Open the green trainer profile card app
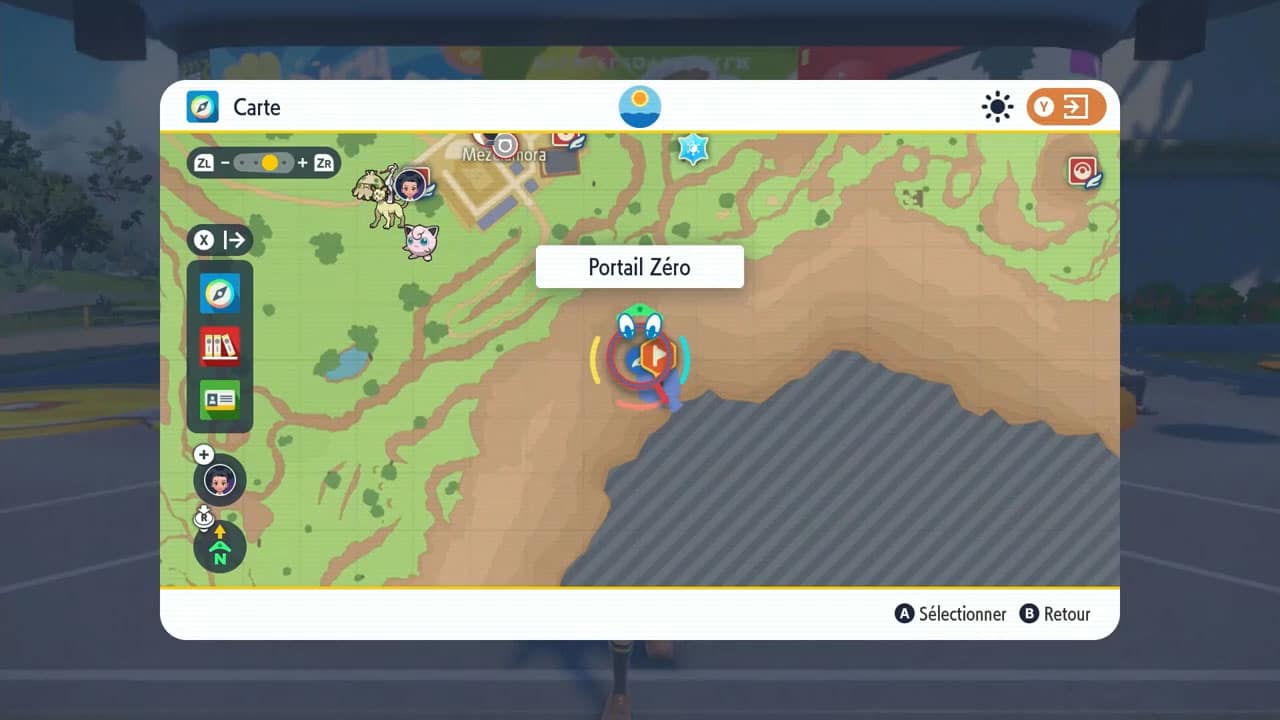The image size is (1280, 720). point(220,399)
